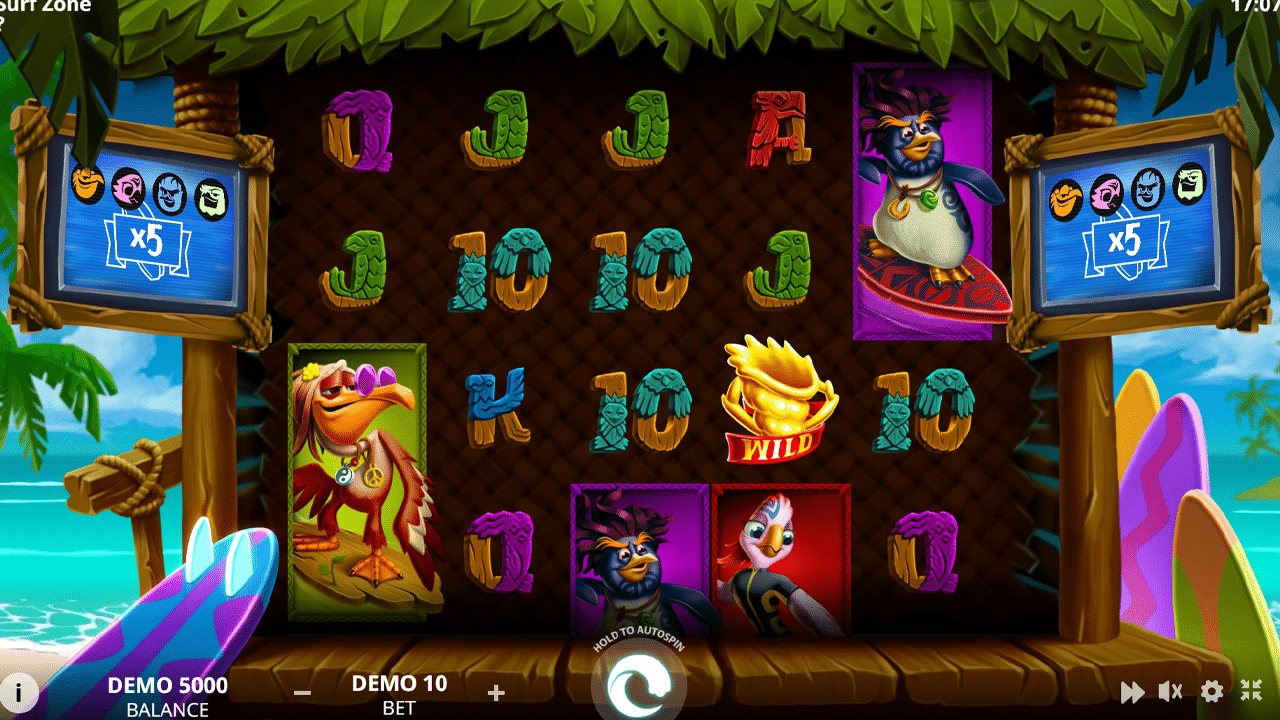The image size is (1280, 720).
Task: Toggle the muted sound speaker icon
Action: tap(1170, 691)
